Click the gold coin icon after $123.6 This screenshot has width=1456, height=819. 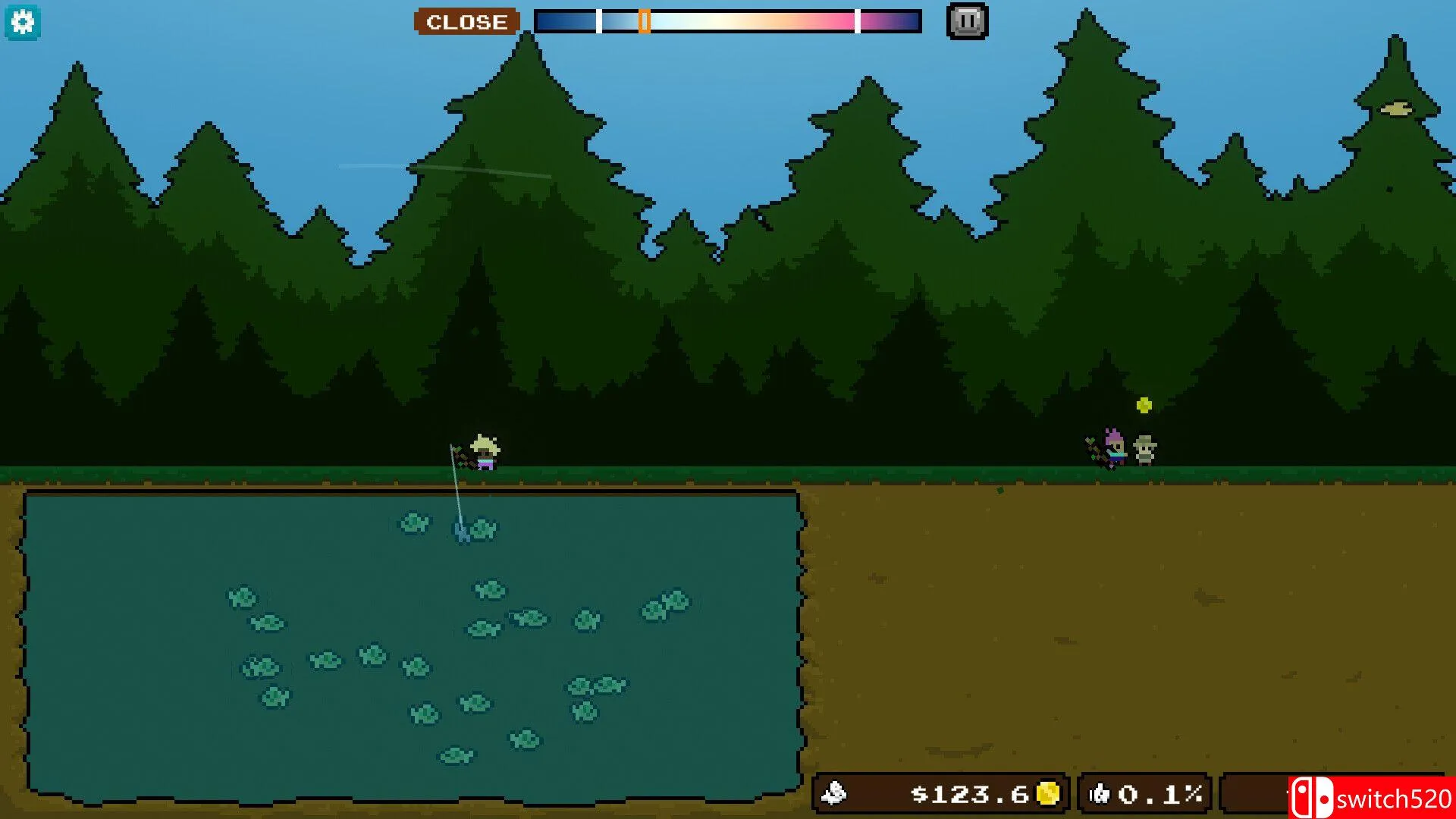(1048, 794)
